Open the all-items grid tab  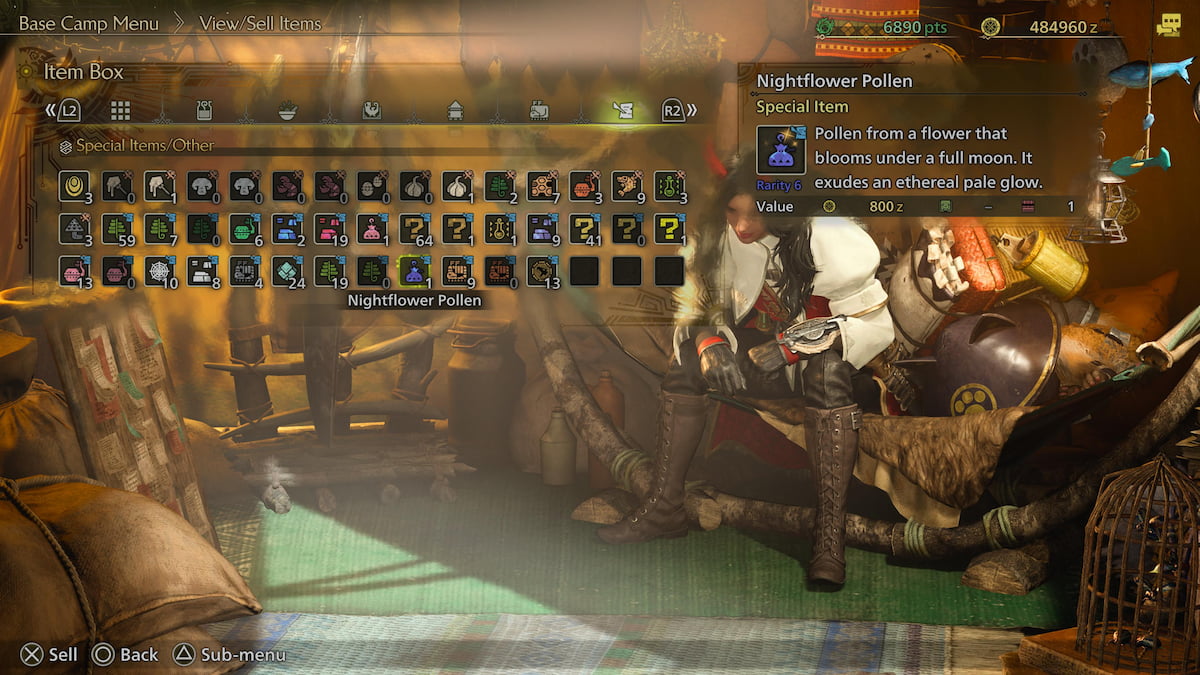pos(120,110)
